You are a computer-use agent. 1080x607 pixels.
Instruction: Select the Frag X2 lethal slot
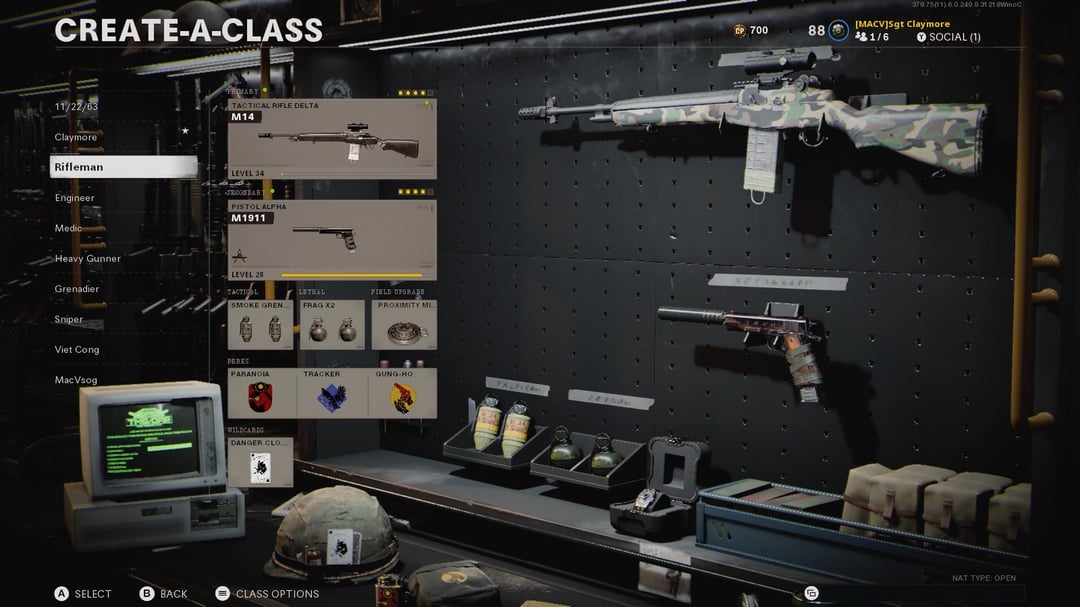332,324
